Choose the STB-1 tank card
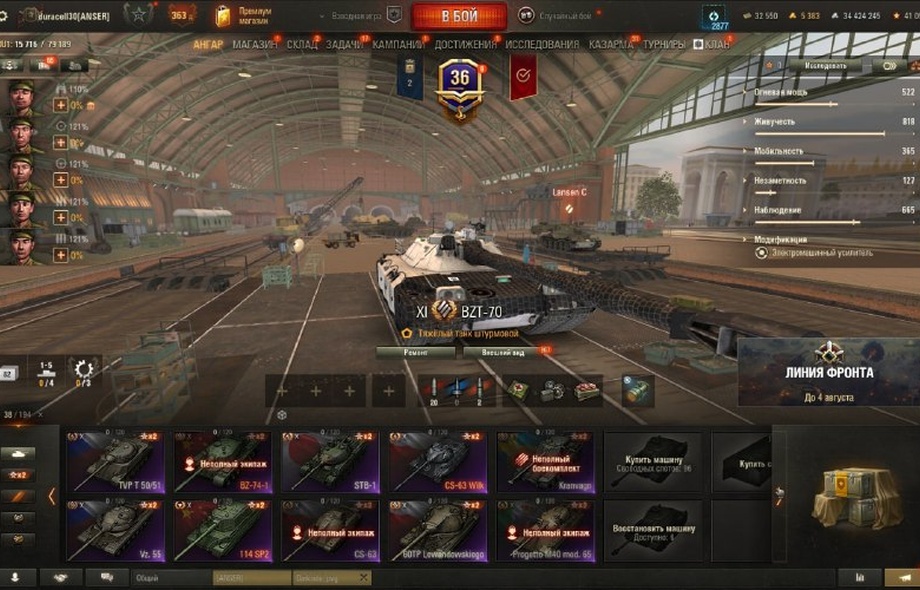 (330, 462)
